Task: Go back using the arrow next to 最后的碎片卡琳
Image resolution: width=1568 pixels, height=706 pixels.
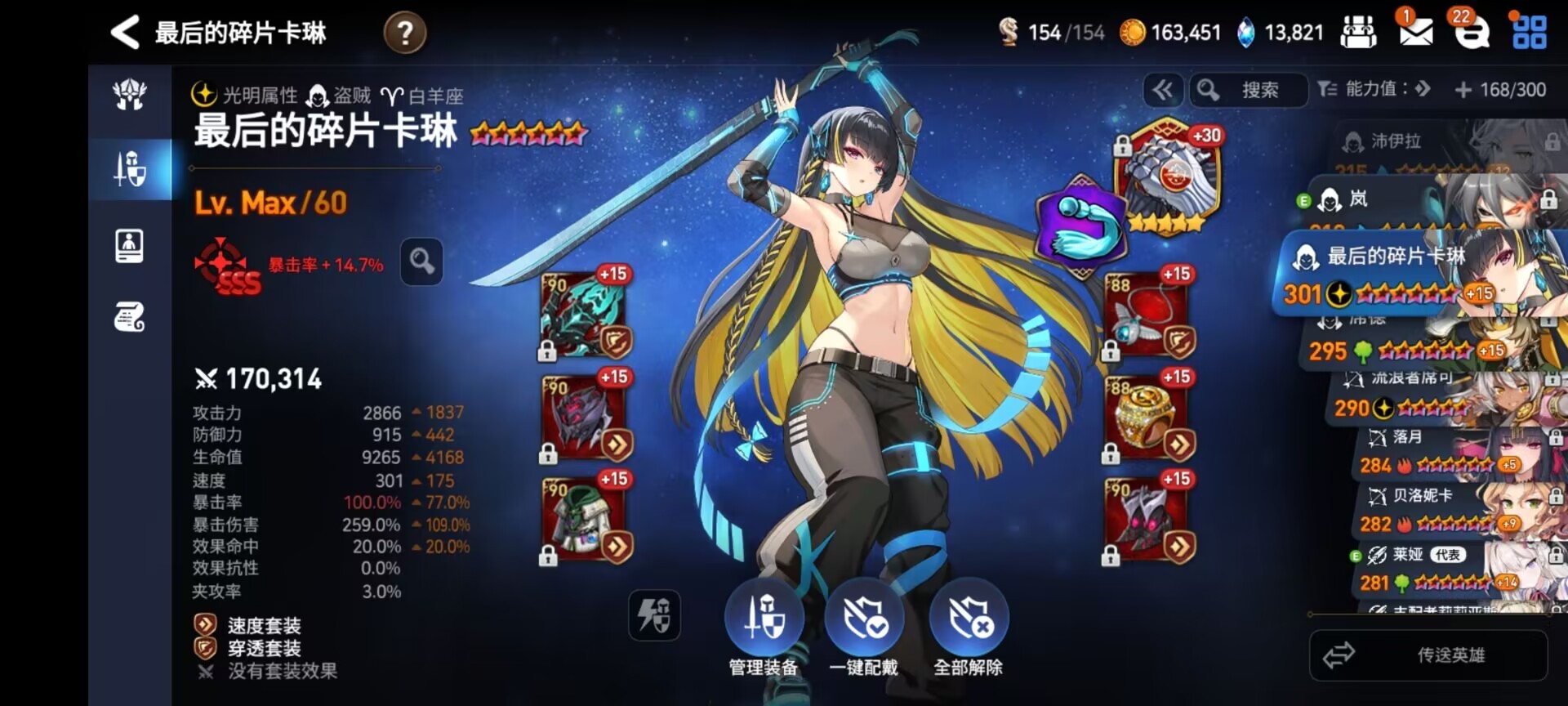Action: point(125,33)
